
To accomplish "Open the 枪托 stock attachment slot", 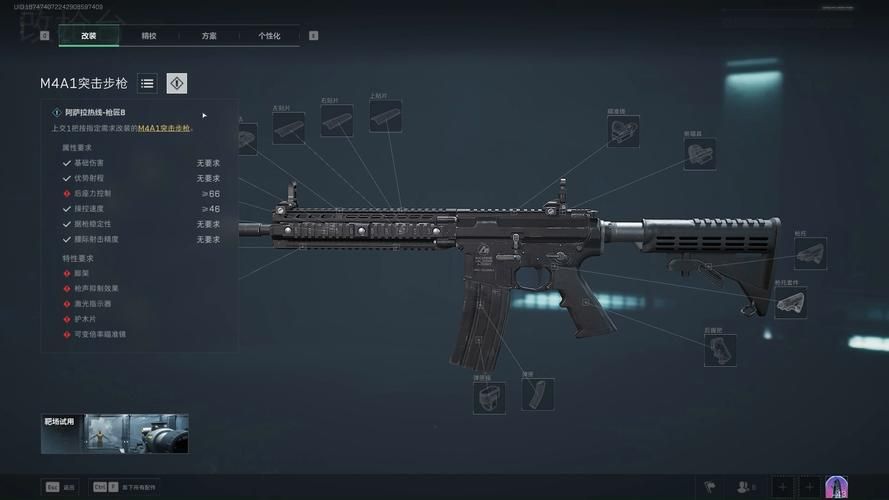I will (x=810, y=253).
